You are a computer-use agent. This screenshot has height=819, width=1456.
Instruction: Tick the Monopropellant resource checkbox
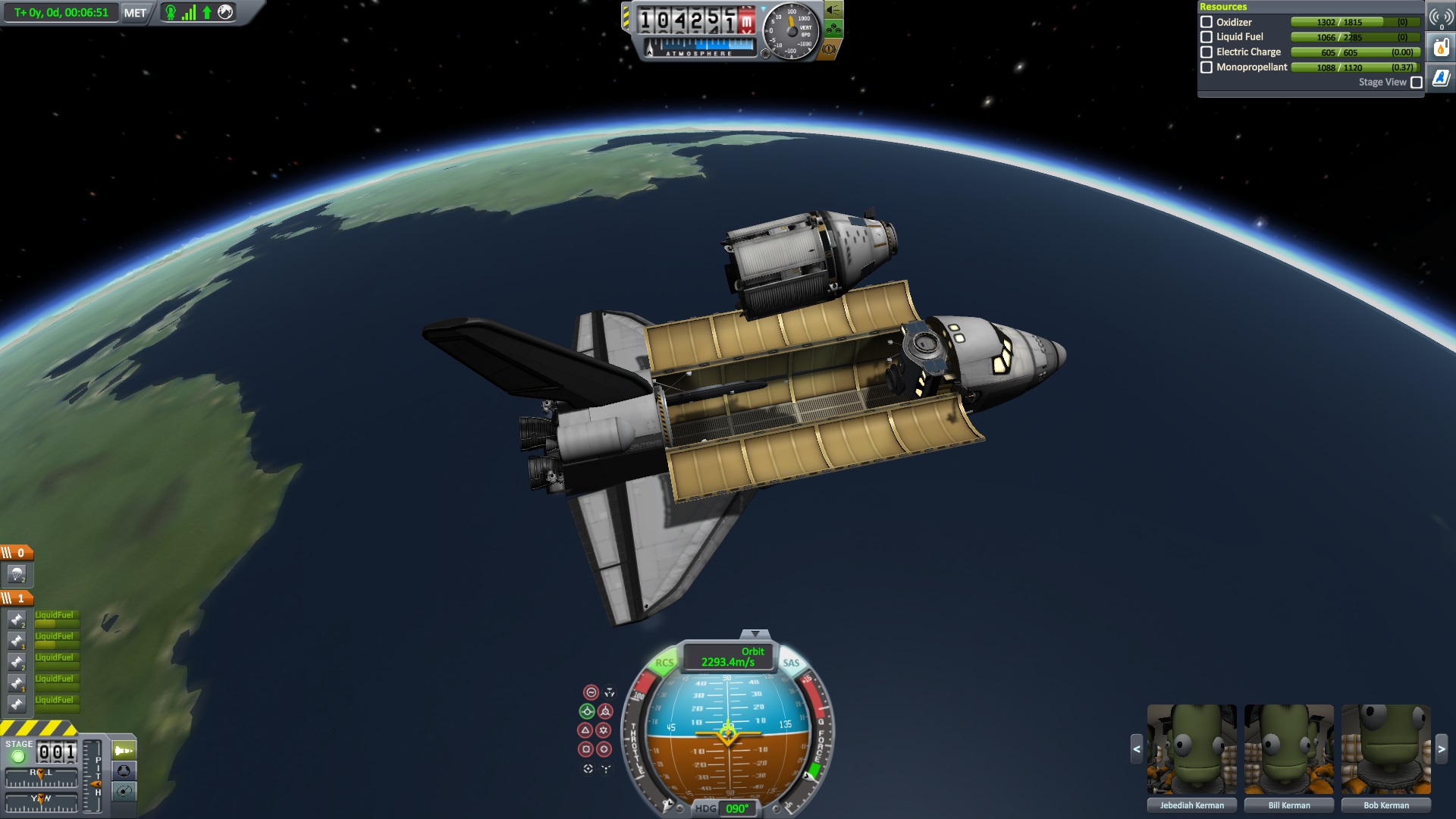click(1207, 67)
